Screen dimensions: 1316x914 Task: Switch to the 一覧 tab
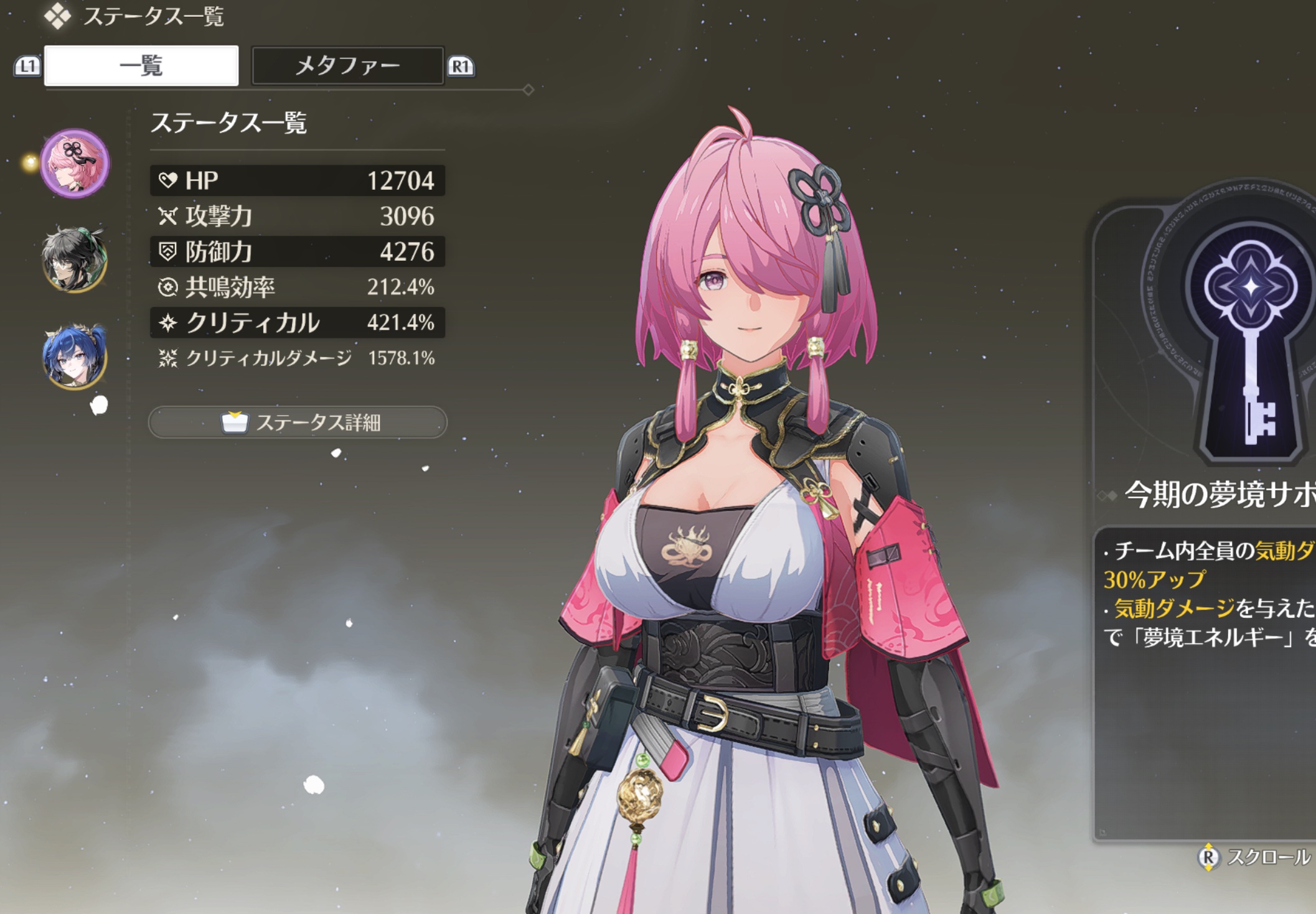(x=141, y=65)
